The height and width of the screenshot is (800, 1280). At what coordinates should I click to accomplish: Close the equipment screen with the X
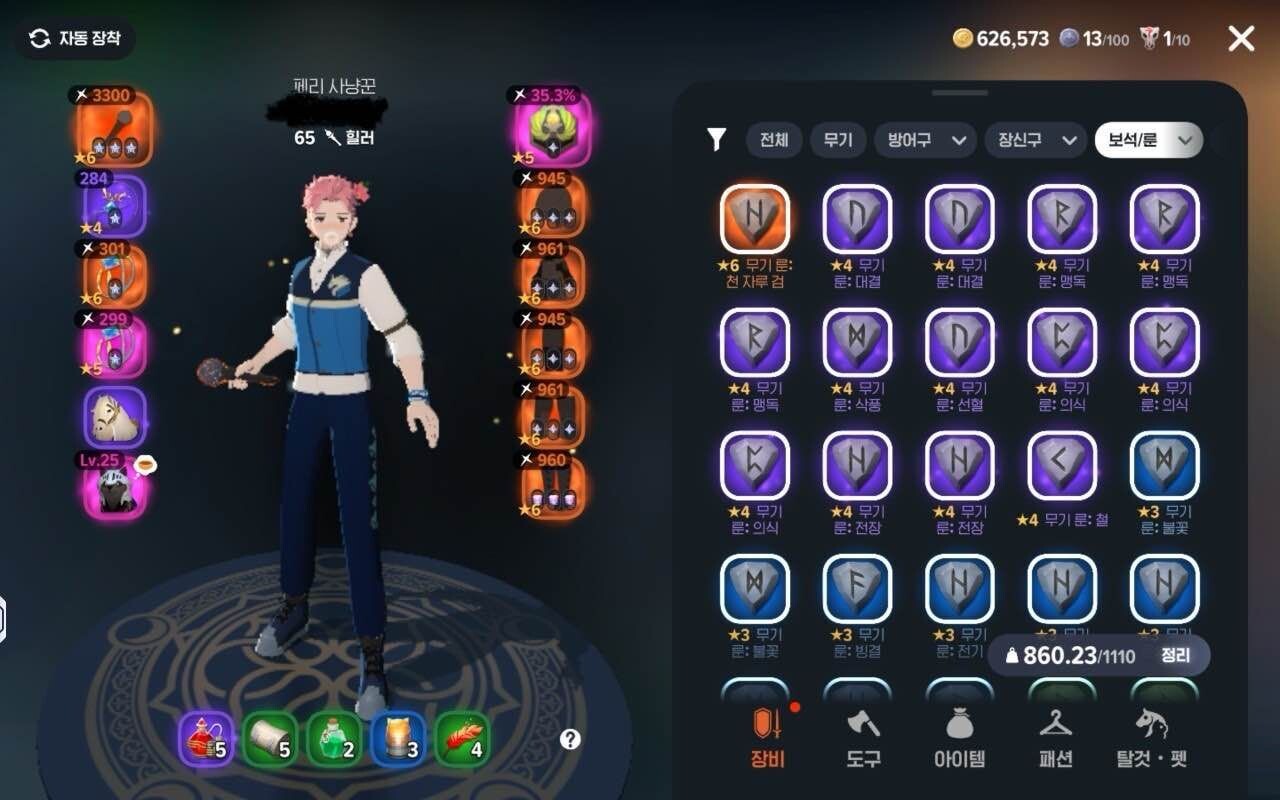click(x=1241, y=39)
